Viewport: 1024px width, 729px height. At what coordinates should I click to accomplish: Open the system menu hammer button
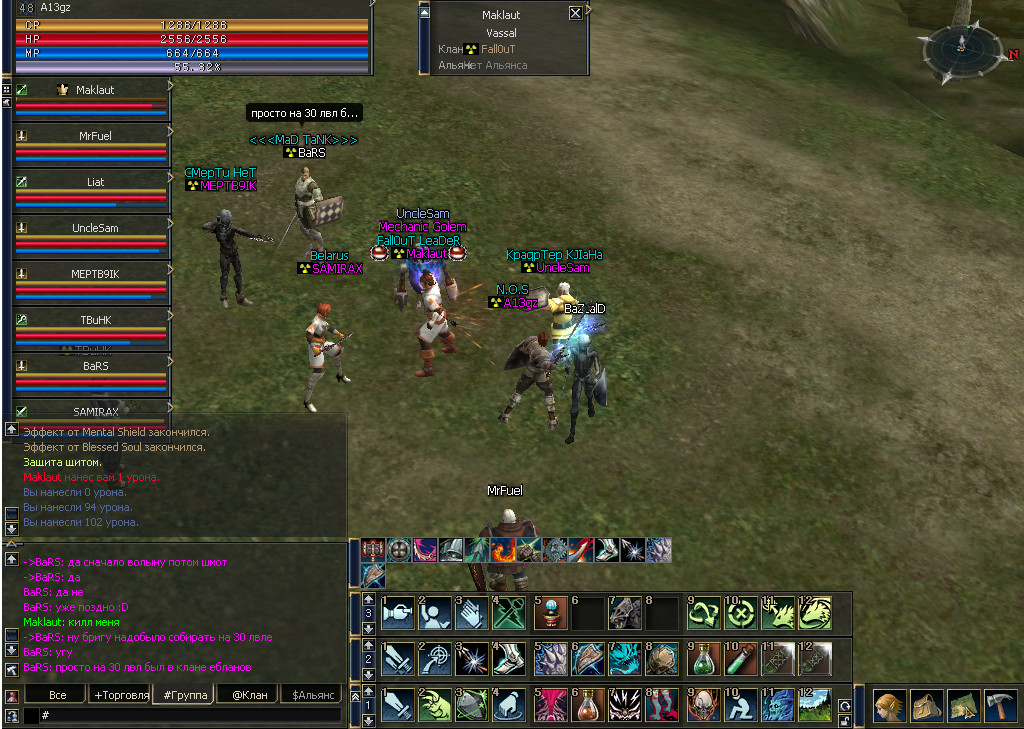coord(999,706)
